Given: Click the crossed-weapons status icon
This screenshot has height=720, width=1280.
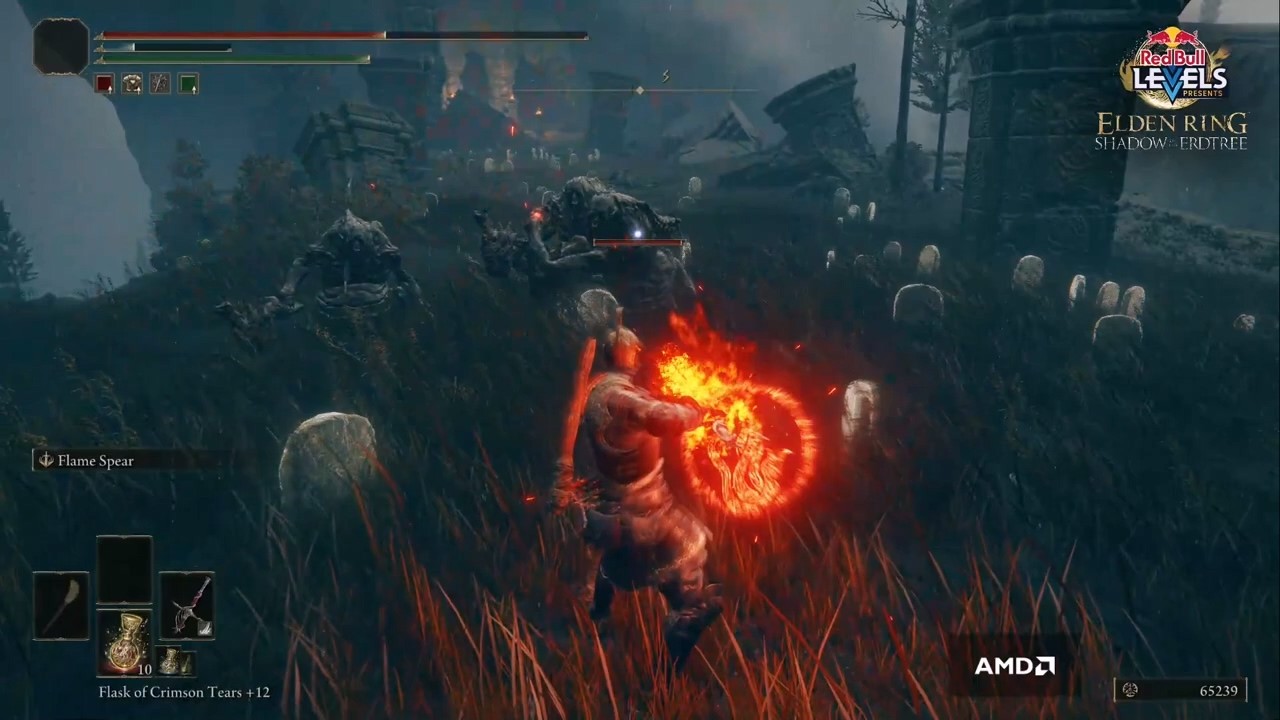Looking at the screenshot, I should click(160, 84).
